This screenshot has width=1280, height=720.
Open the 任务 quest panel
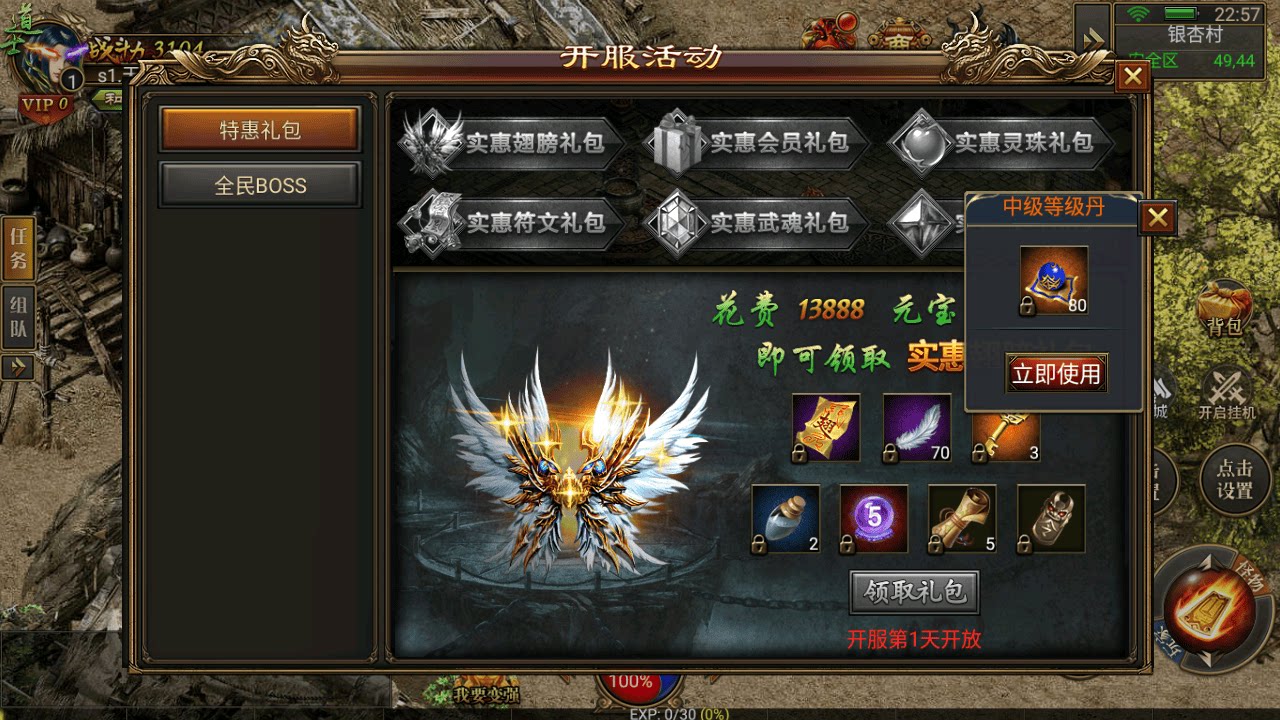click(16, 250)
